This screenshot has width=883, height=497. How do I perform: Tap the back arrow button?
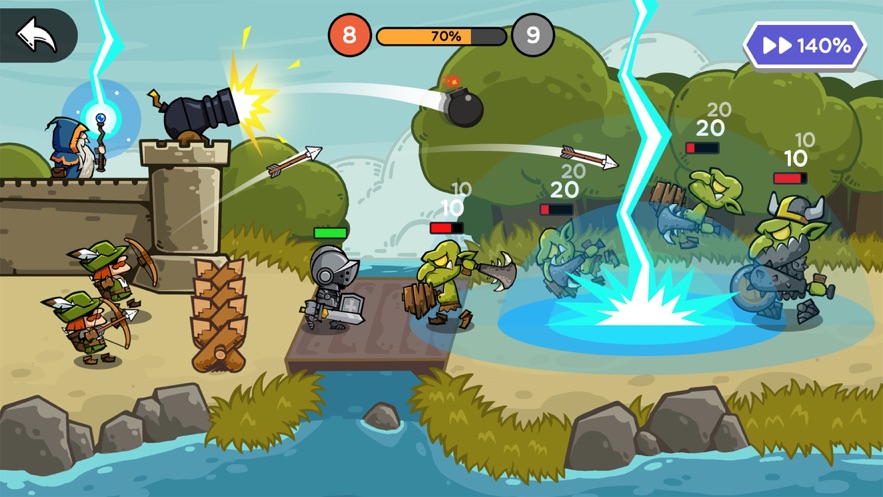pyautogui.click(x=36, y=36)
